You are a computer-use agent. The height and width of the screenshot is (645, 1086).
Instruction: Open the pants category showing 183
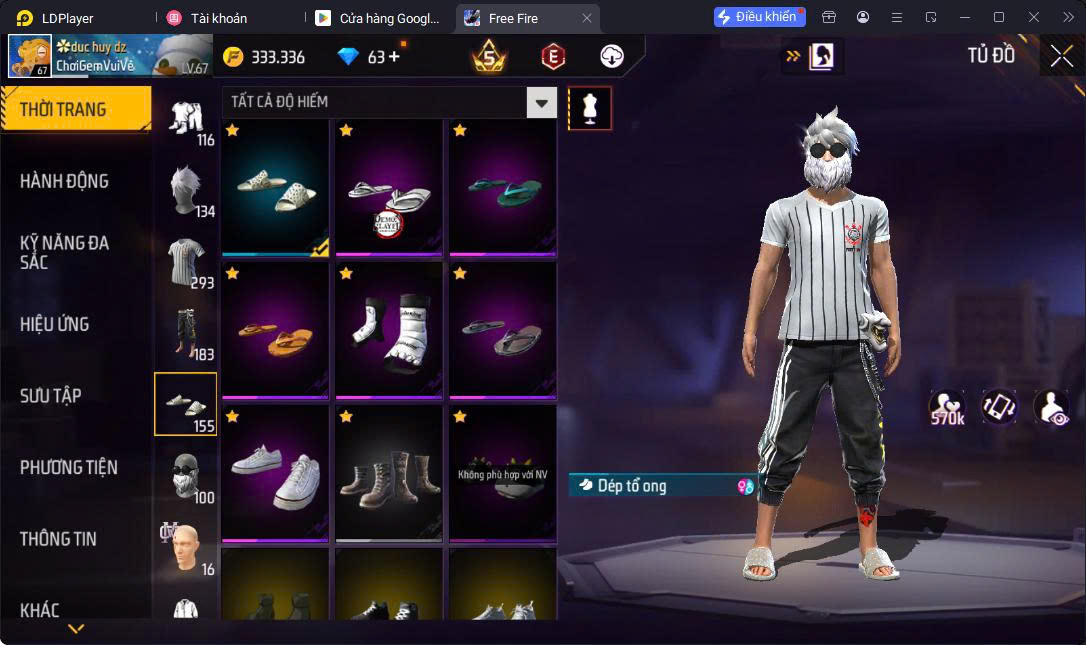click(x=186, y=333)
